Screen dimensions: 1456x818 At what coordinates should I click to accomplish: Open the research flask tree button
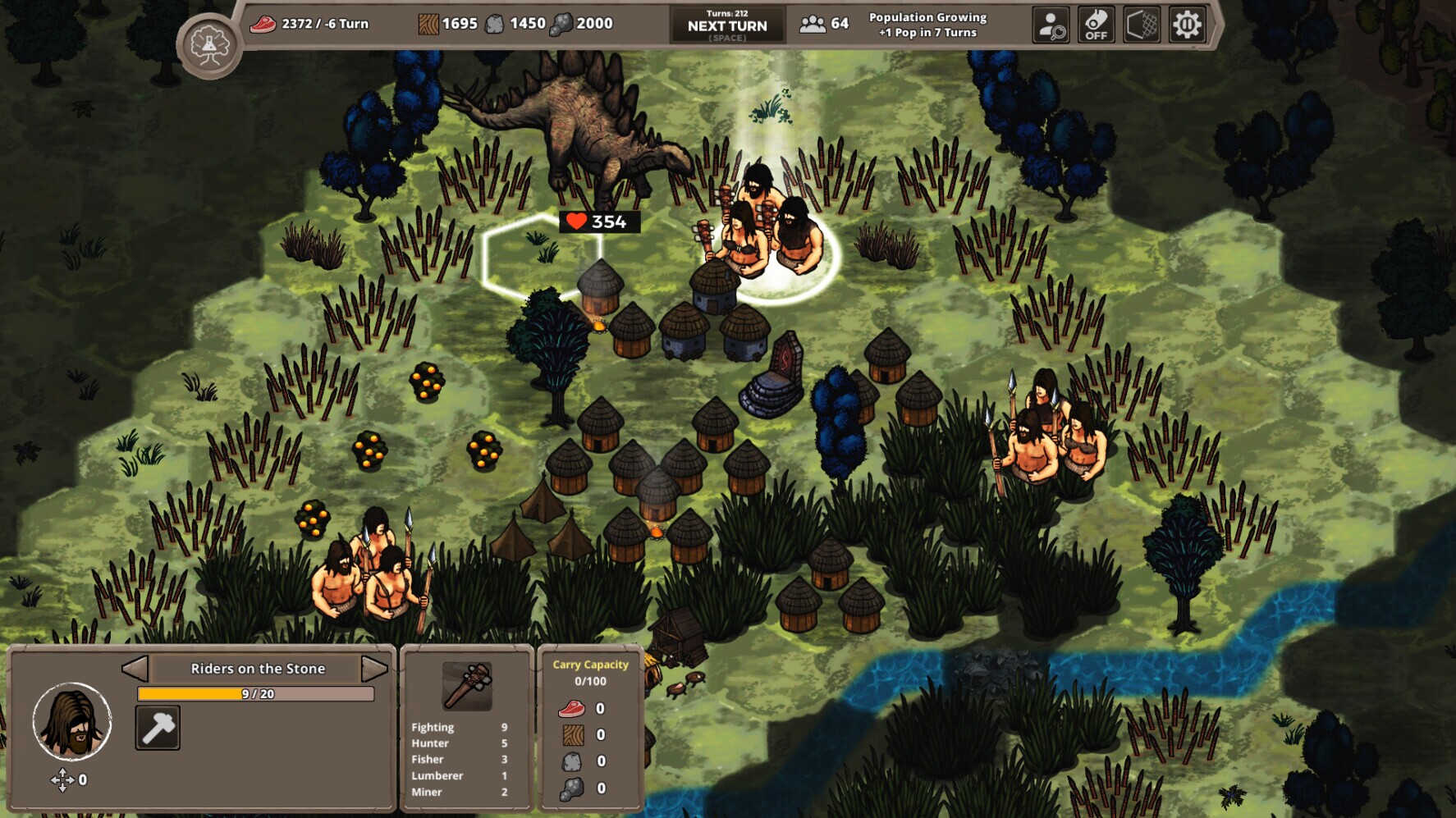pos(209,46)
